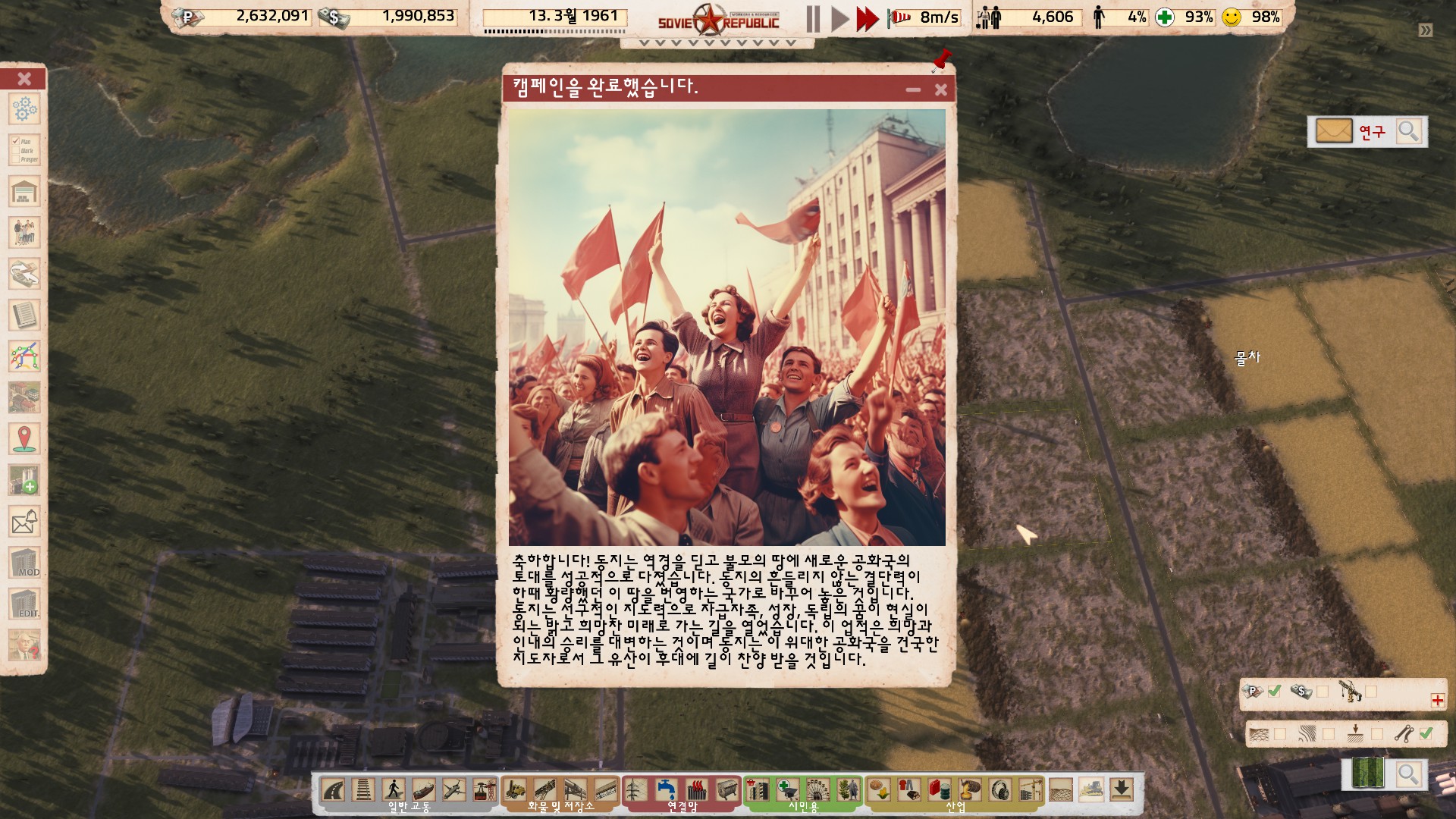1456x819 pixels.
Task: Open the gear settings menu
Action: [24, 109]
